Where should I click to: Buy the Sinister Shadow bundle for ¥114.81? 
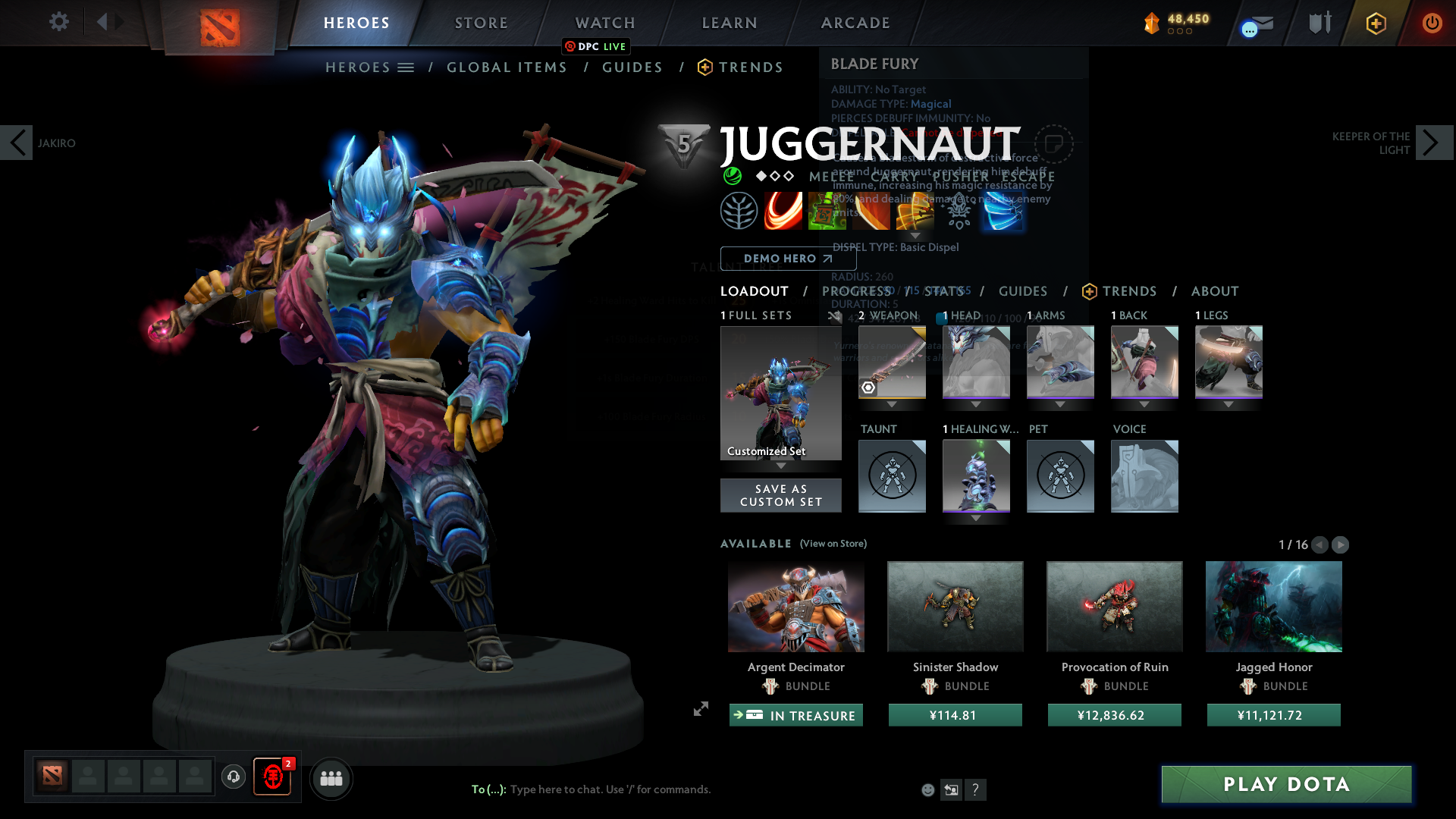(955, 715)
